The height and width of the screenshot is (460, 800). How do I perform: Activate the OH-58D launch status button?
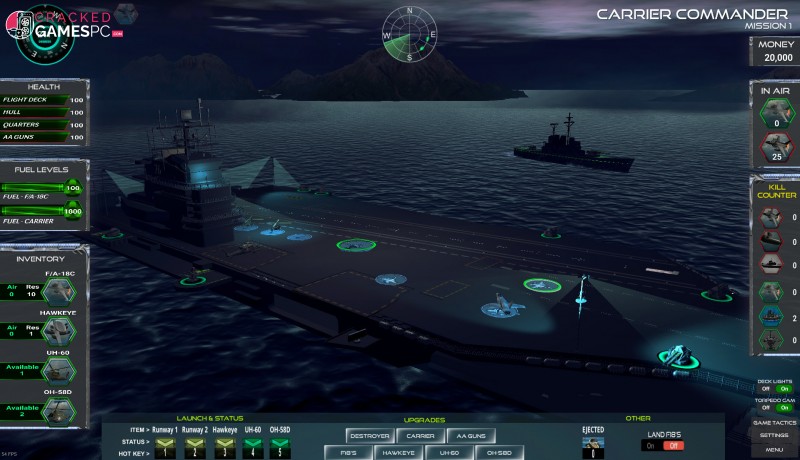pyautogui.click(x=280, y=441)
